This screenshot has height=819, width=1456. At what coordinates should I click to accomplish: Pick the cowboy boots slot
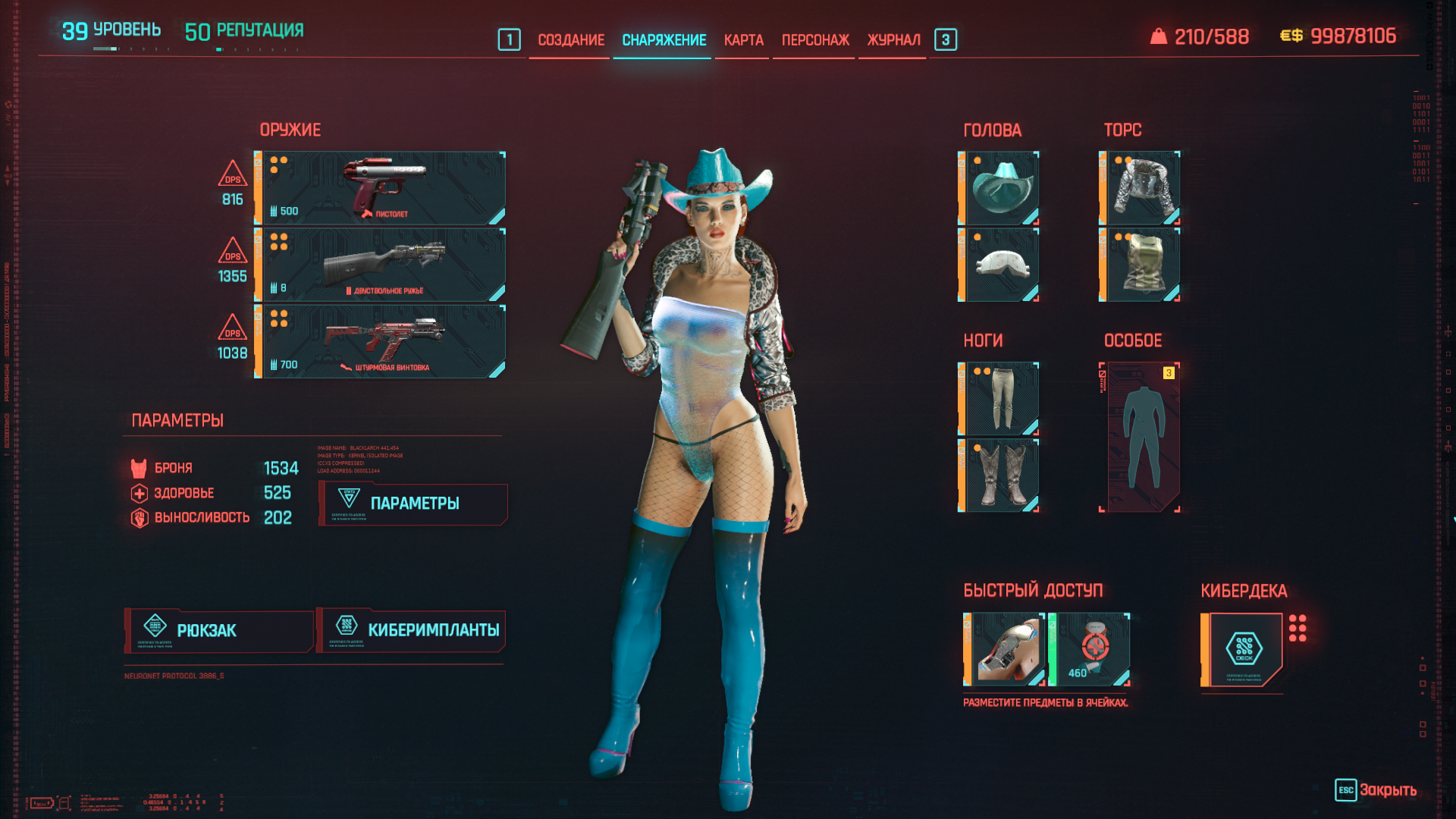point(999,475)
